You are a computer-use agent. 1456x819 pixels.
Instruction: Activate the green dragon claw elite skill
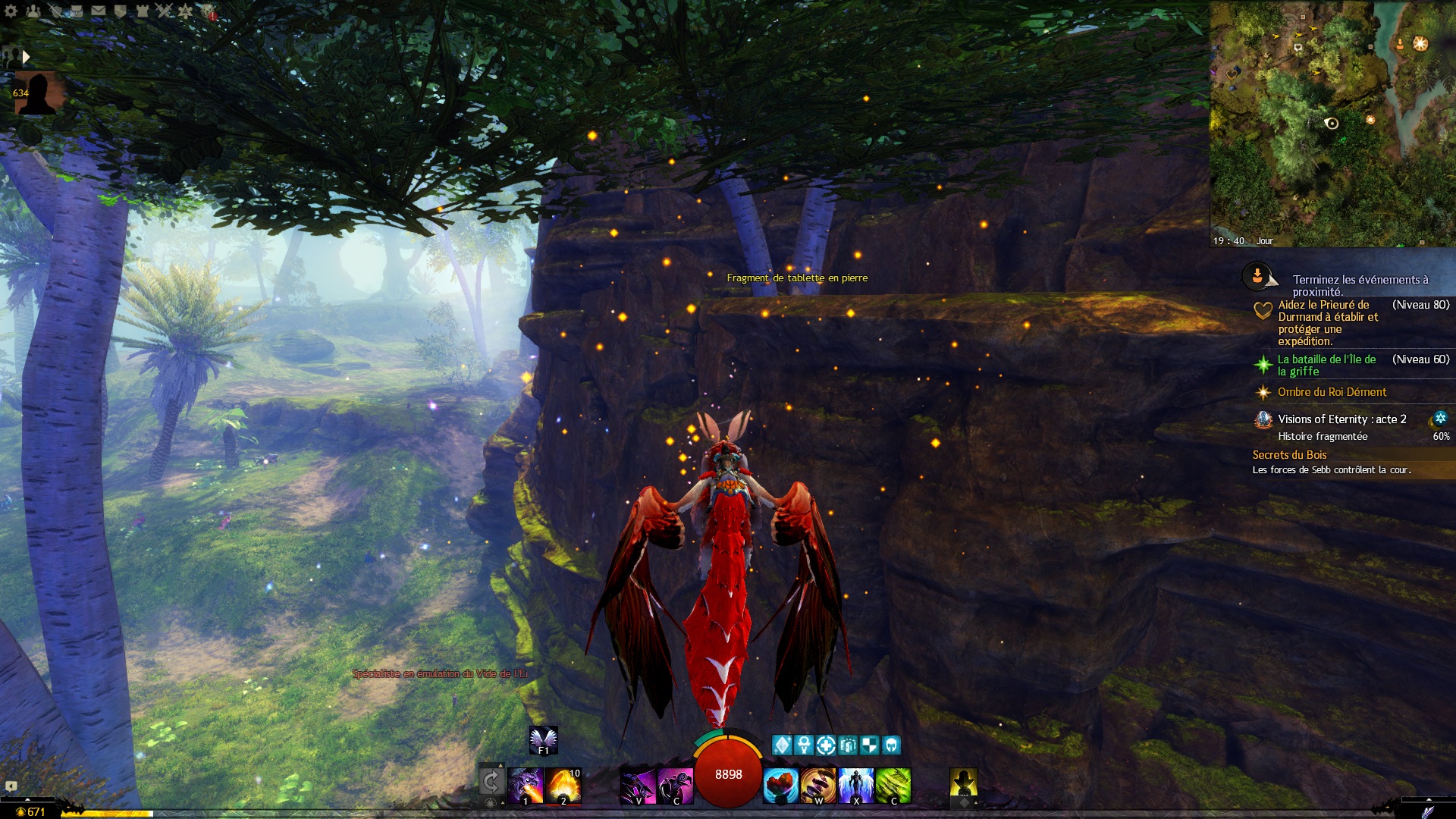(893, 785)
